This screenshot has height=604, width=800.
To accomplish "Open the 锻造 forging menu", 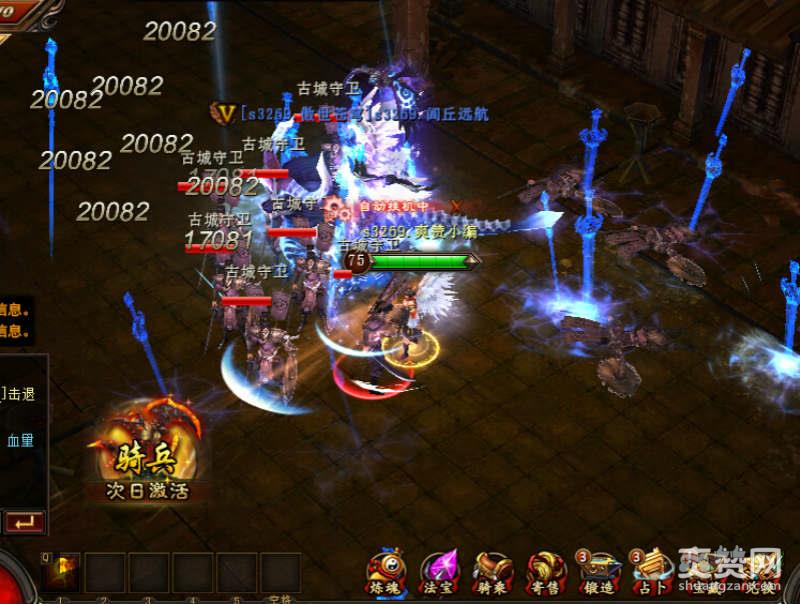I will click(600, 571).
